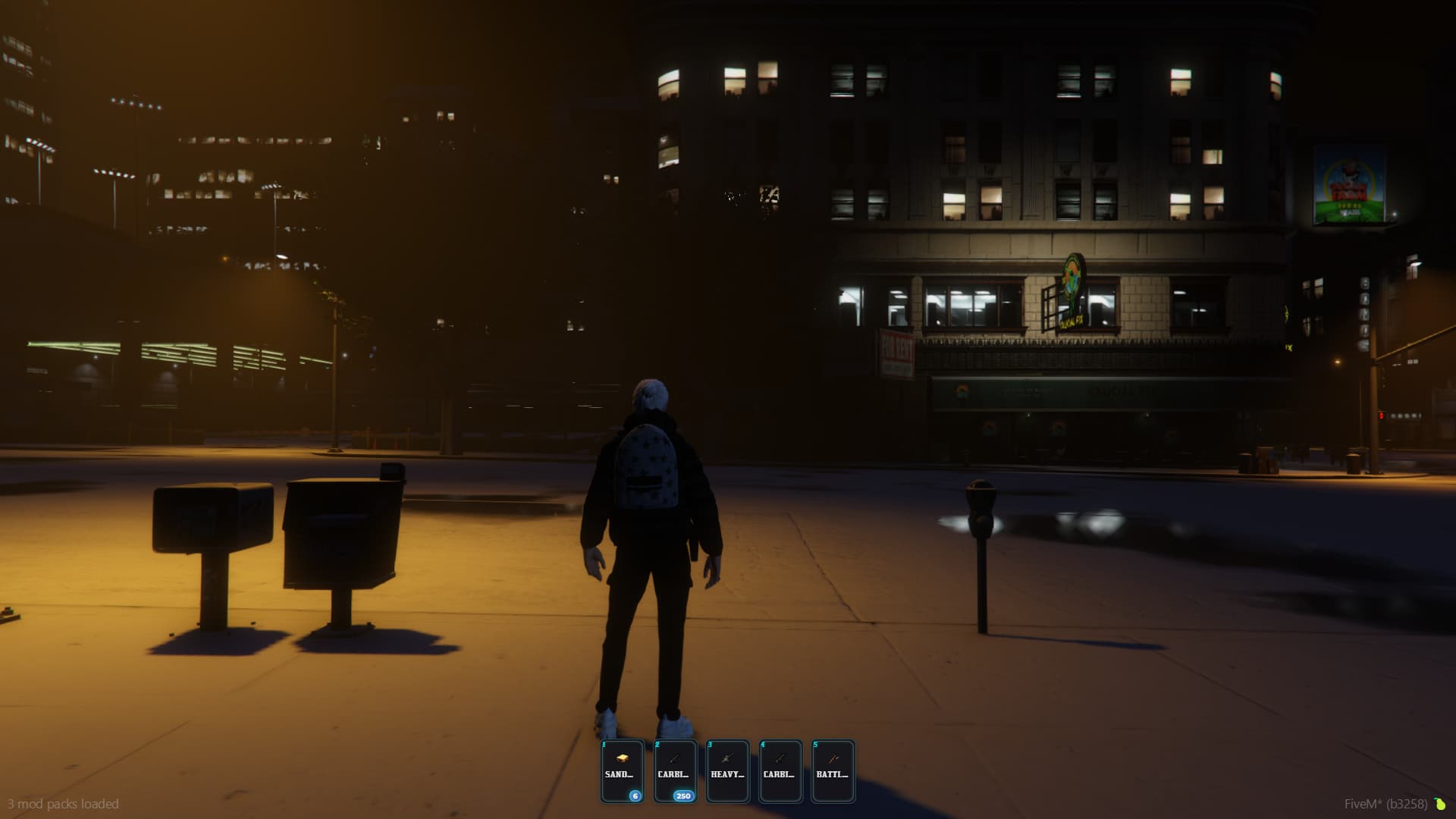The height and width of the screenshot is (819, 1456).
Task: Select the heavy weapon in hotbar slot 3
Action: tap(728, 770)
